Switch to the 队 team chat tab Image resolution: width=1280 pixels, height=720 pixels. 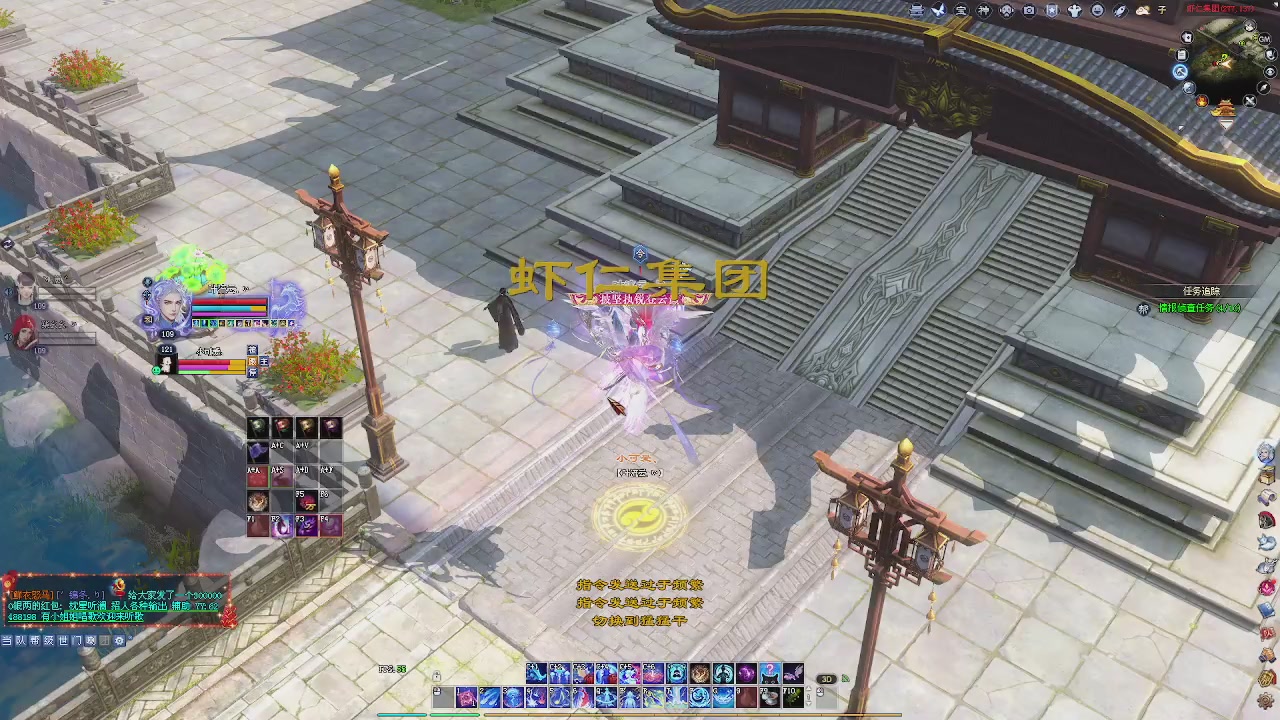click(x=22, y=641)
